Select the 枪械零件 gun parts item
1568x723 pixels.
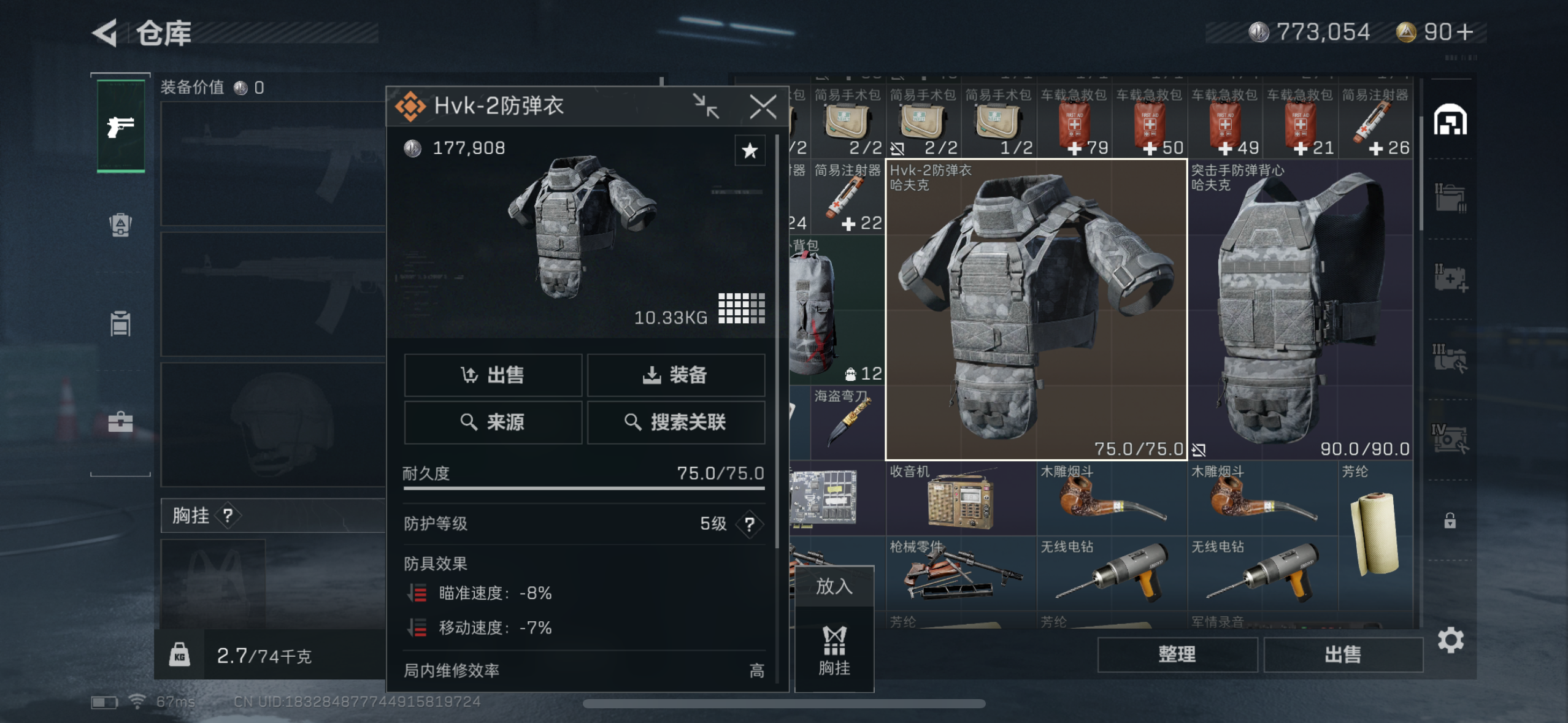click(x=961, y=573)
